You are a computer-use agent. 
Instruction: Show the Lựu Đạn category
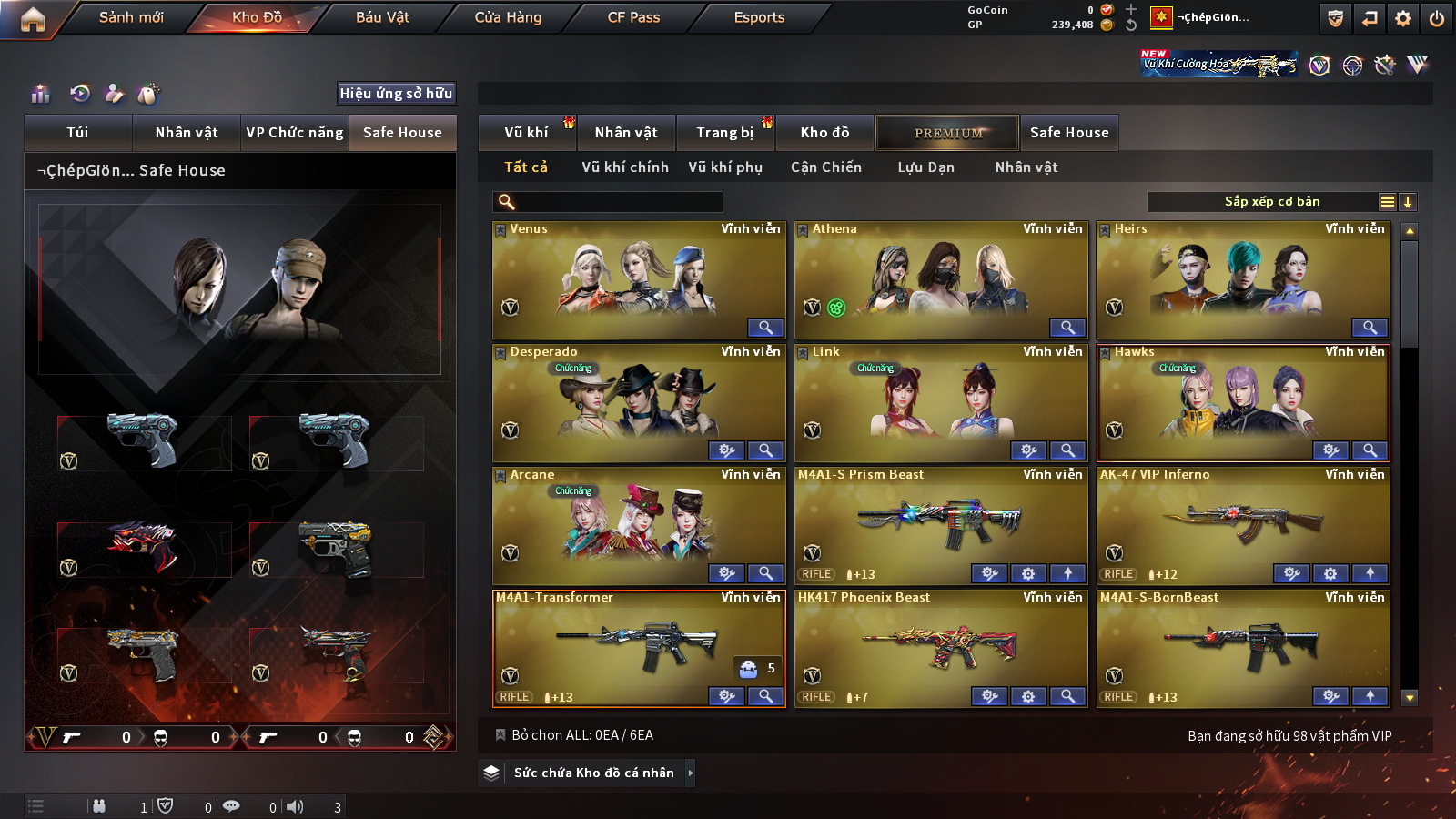(x=925, y=167)
